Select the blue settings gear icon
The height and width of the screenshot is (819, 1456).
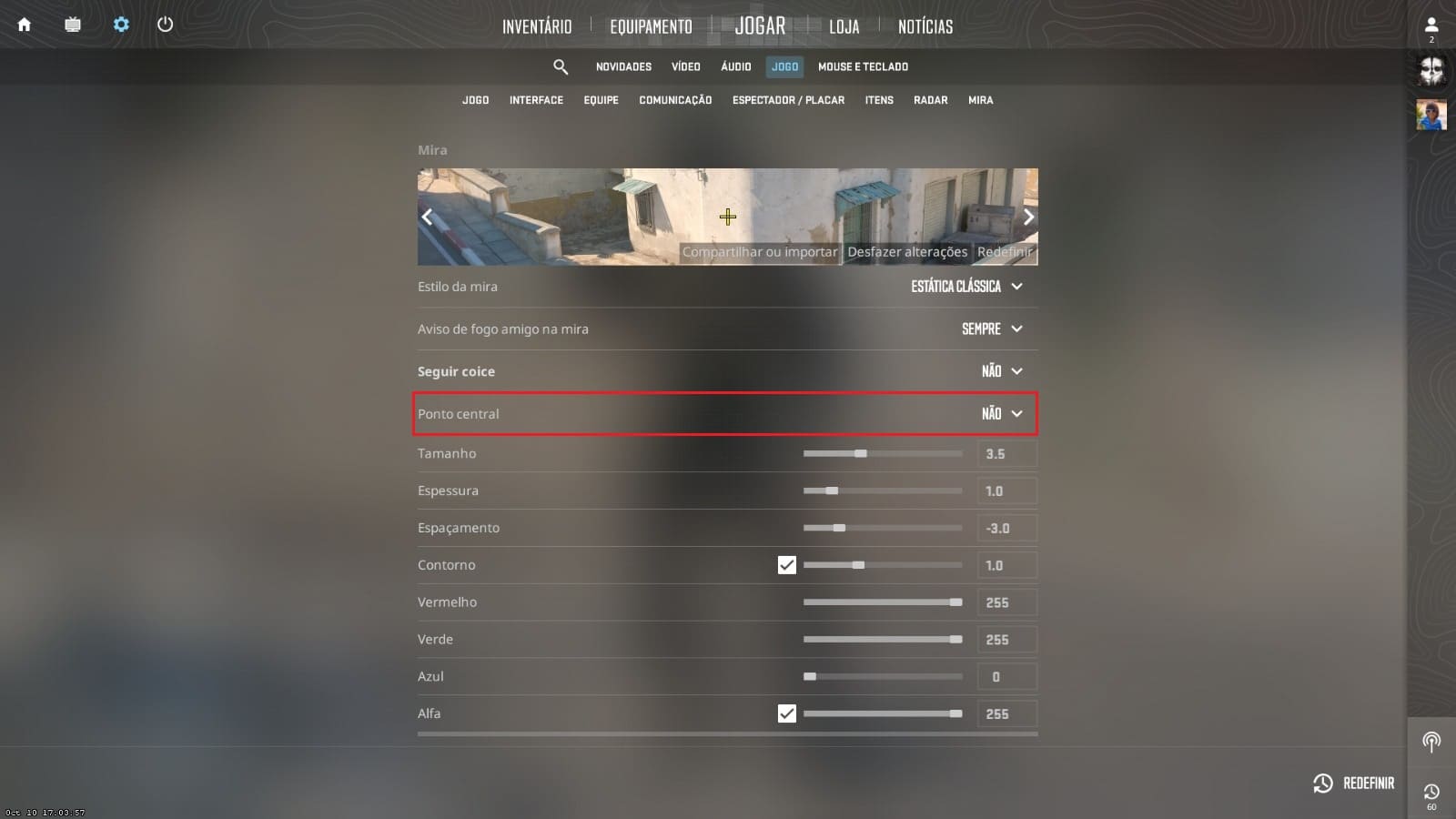[x=120, y=25]
